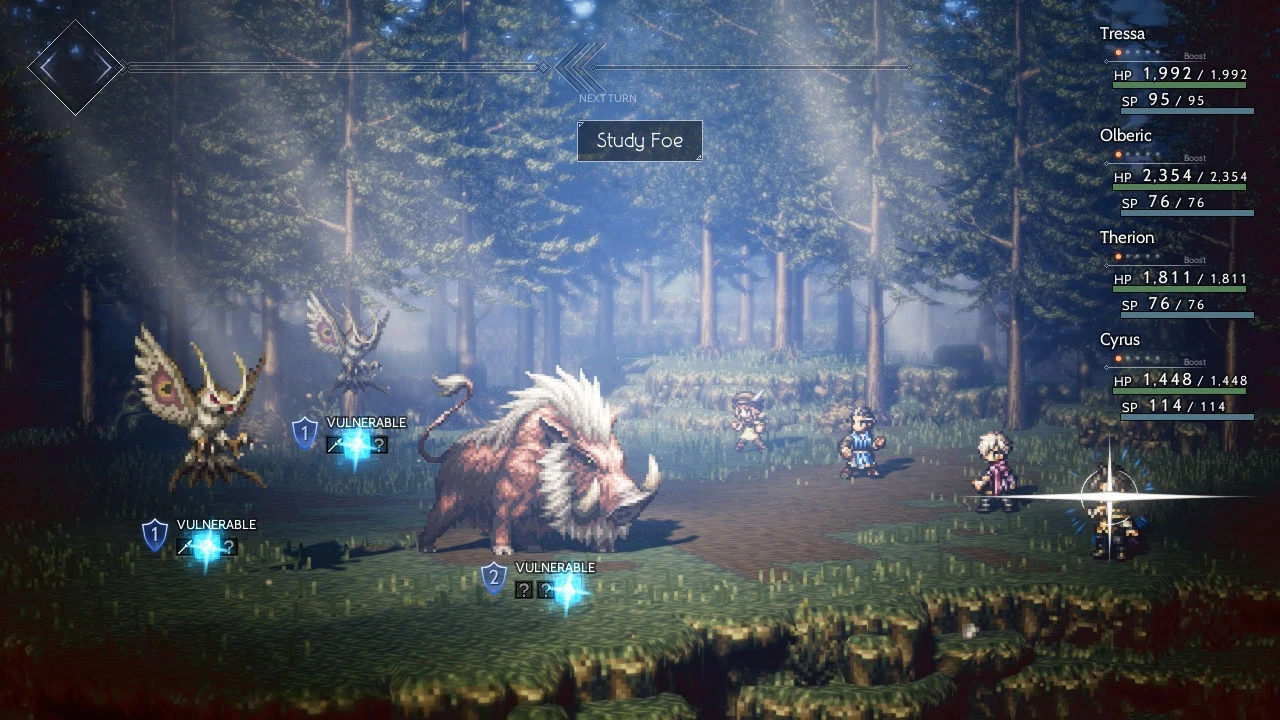Select Cyrus's name in the party panel
1280x720 pixels.
pos(1119,340)
